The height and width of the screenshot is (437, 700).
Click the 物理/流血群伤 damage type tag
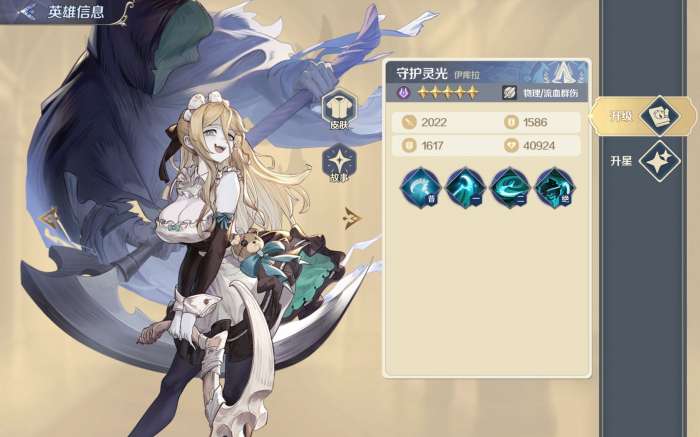(x=539, y=92)
